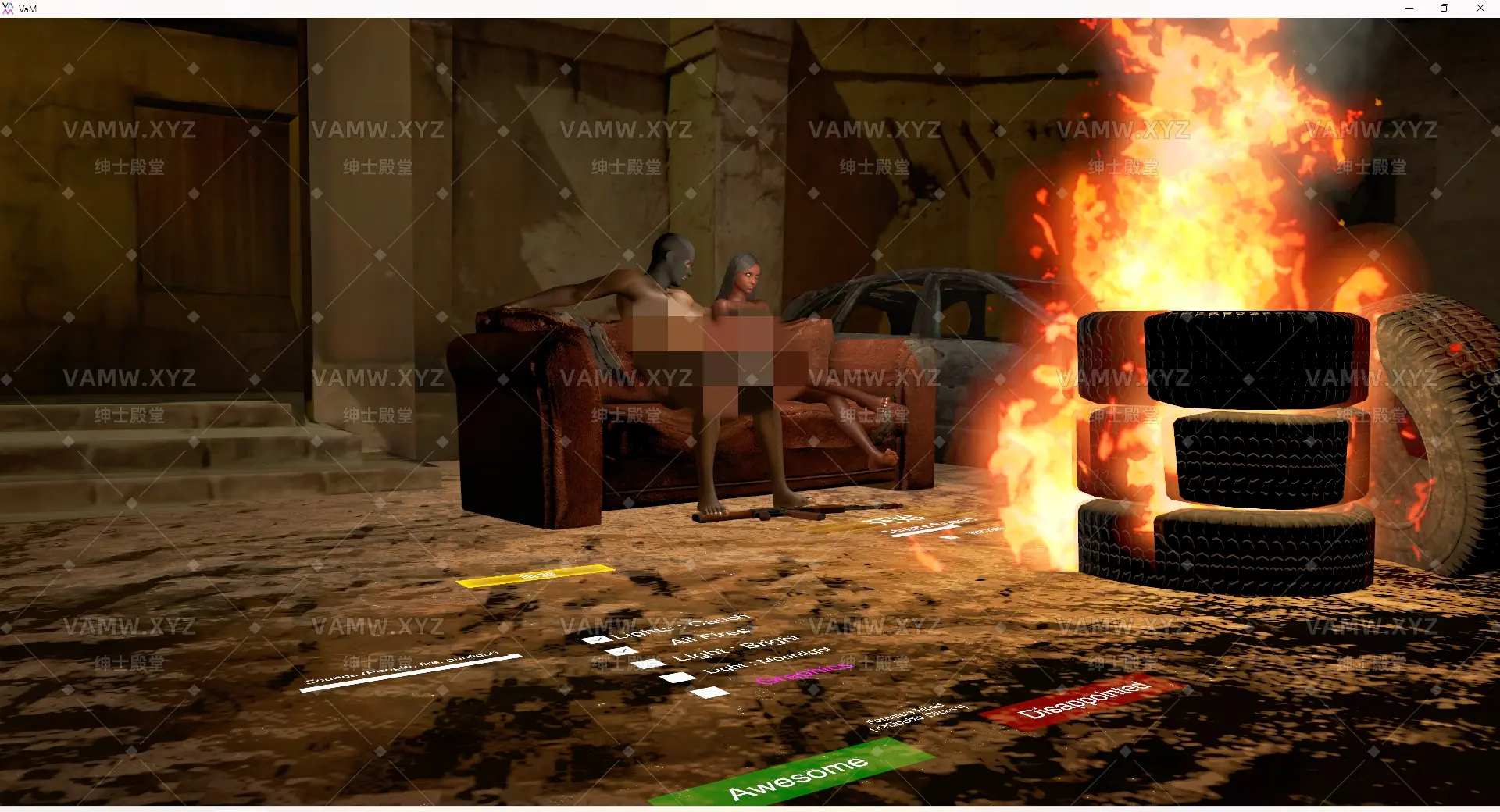Viewport: 1500px width, 812px height.
Task: Activate the Female's Moan double-click label
Action: pos(918,714)
